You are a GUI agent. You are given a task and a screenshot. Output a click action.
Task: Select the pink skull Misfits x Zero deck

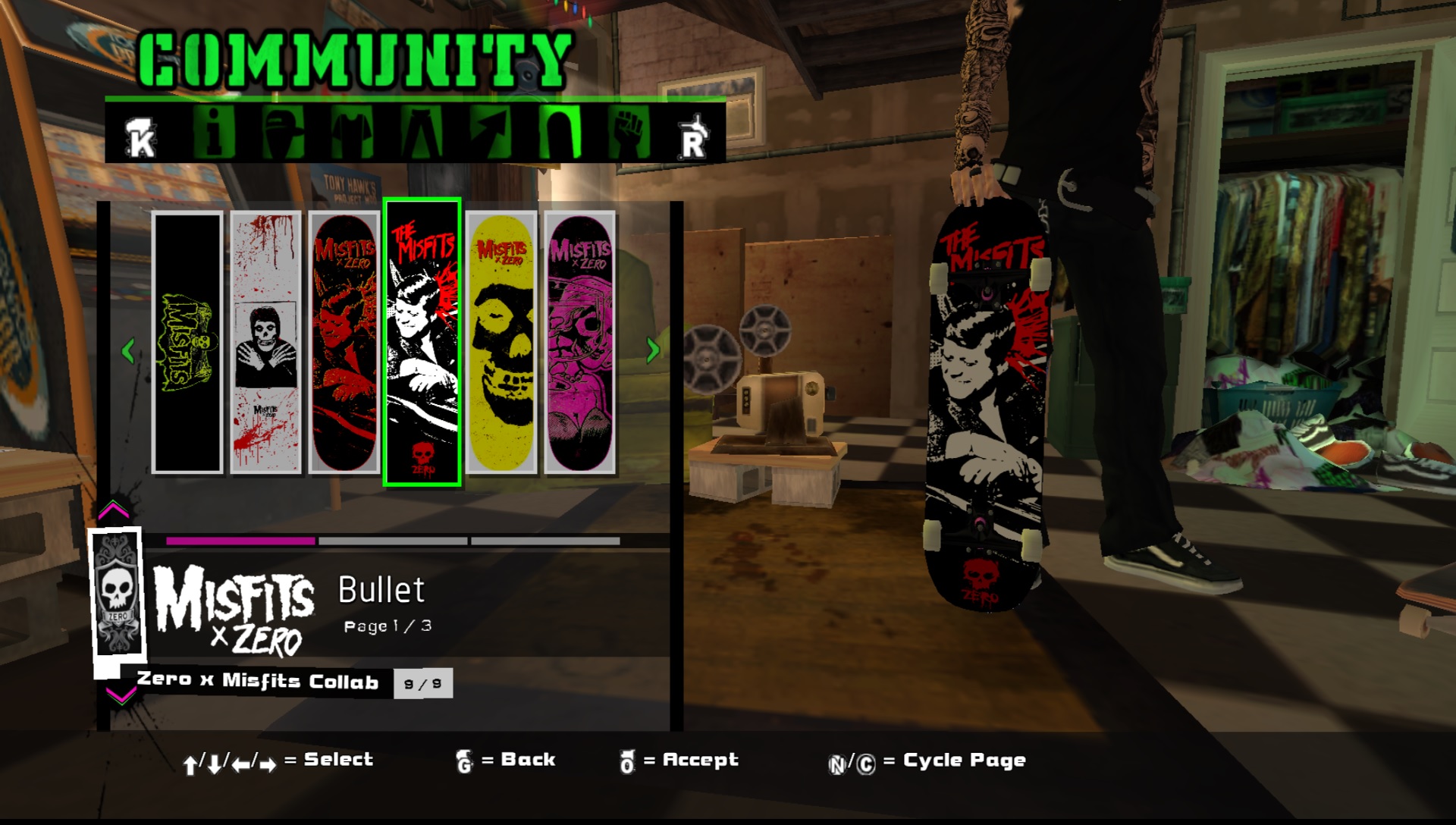[x=579, y=343]
